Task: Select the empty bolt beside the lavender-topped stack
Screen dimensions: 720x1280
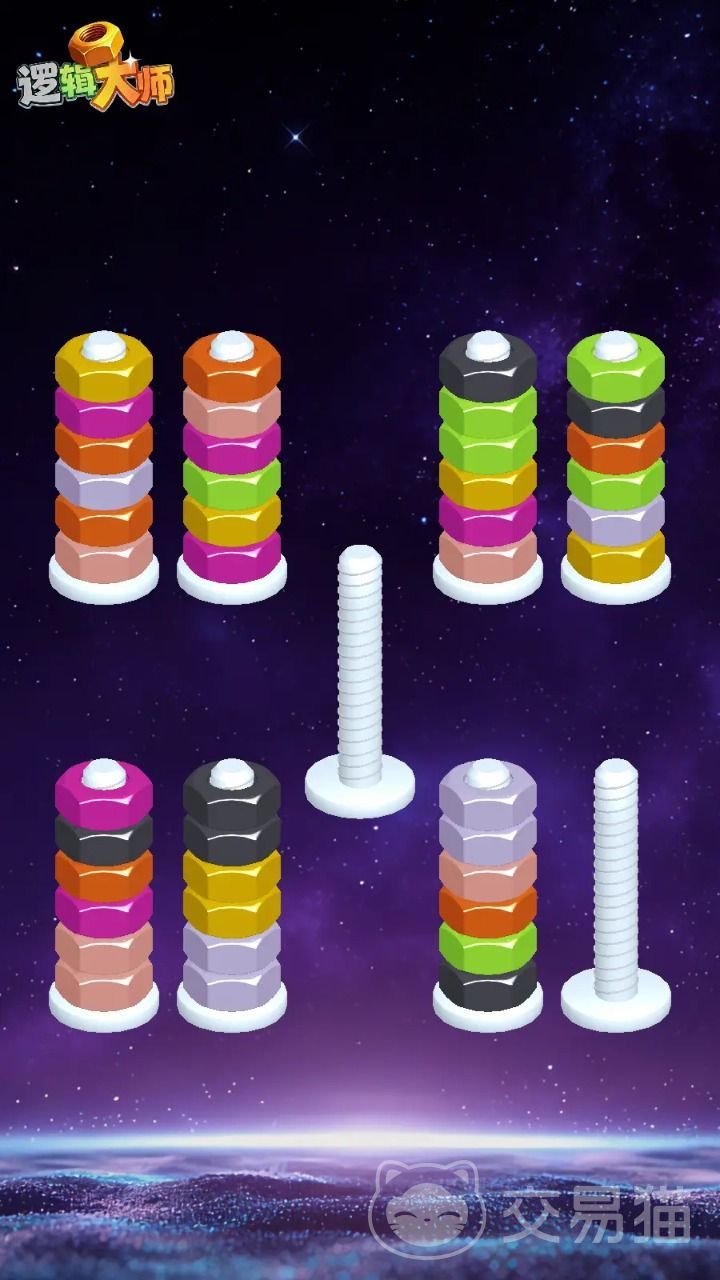Action: (x=616, y=890)
